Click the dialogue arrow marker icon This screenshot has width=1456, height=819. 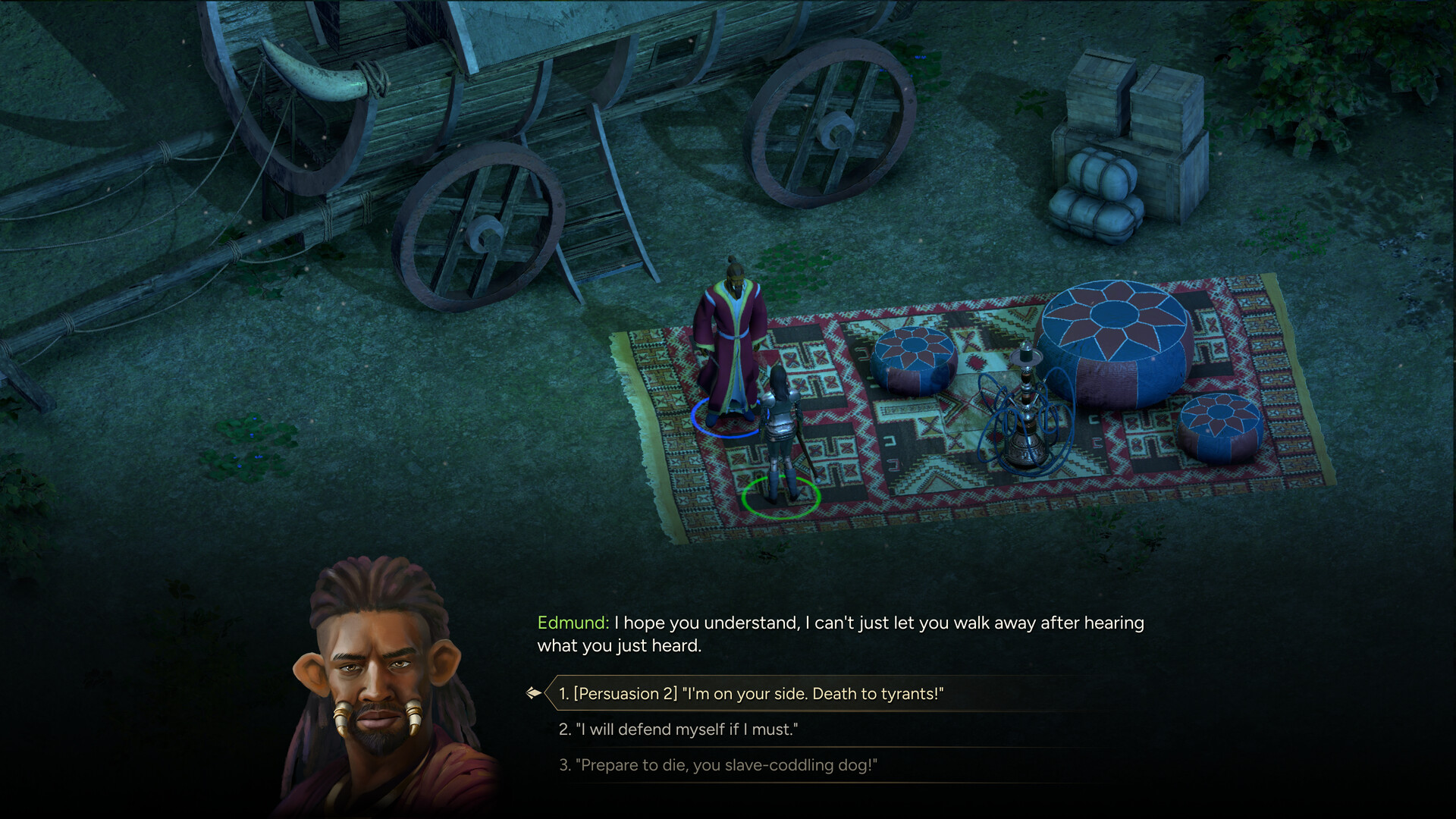(x=536, y=692)
